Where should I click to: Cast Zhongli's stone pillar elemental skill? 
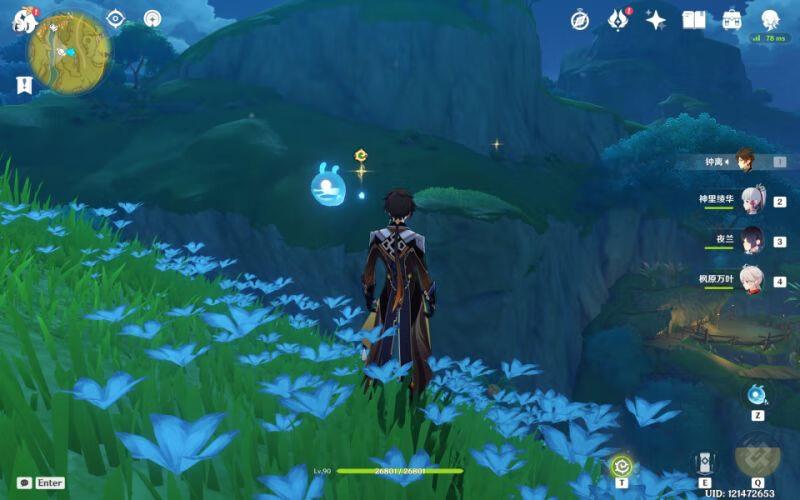click(x=704, y=462)
